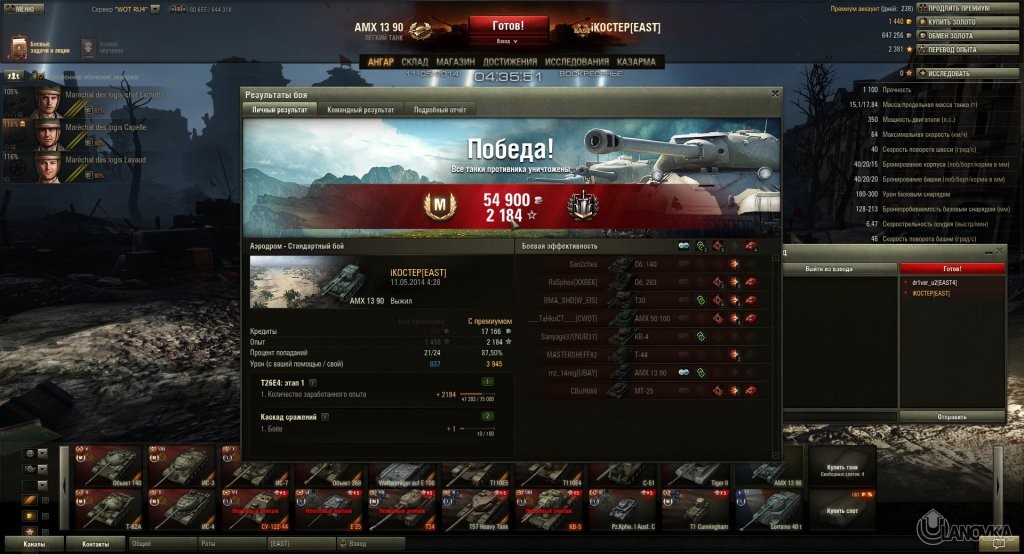This screenshot has width=1024, height=554.
Task: Go to the СКЛАД section
Action: [414, 62]
